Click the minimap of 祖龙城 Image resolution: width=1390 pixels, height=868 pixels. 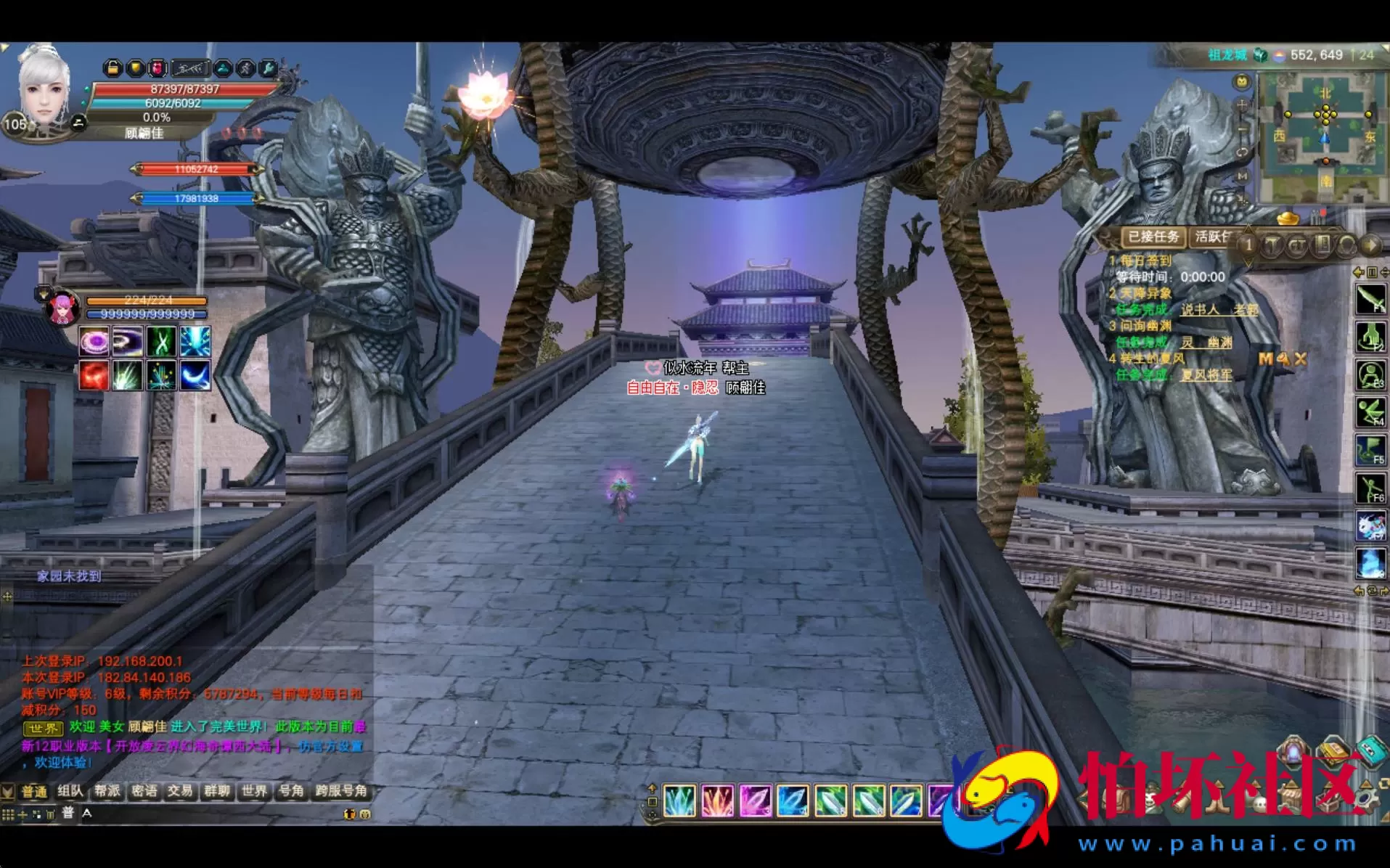point(1325,136)
